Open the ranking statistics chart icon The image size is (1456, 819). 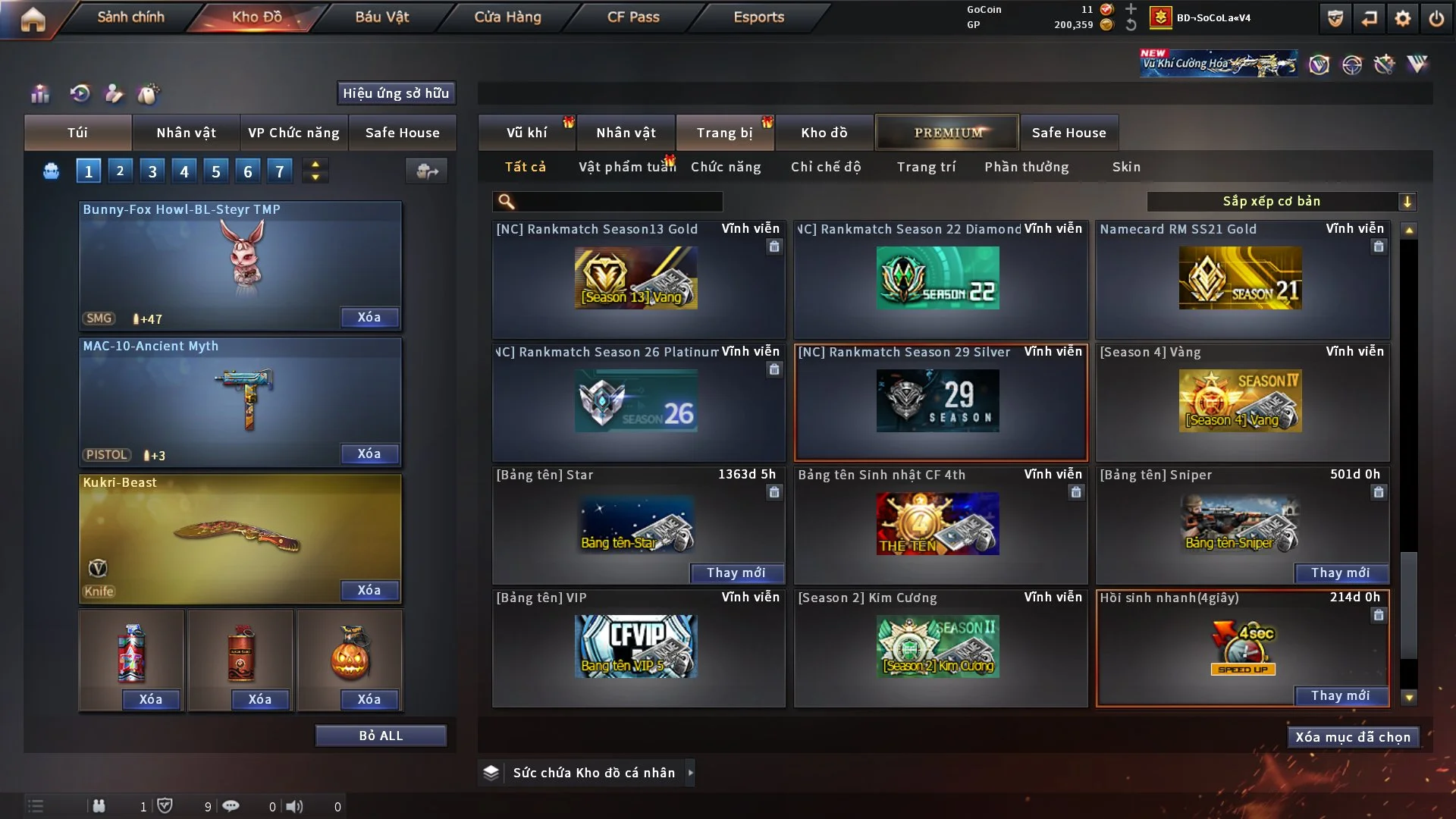pyautogui.click(x=40, y=94)
